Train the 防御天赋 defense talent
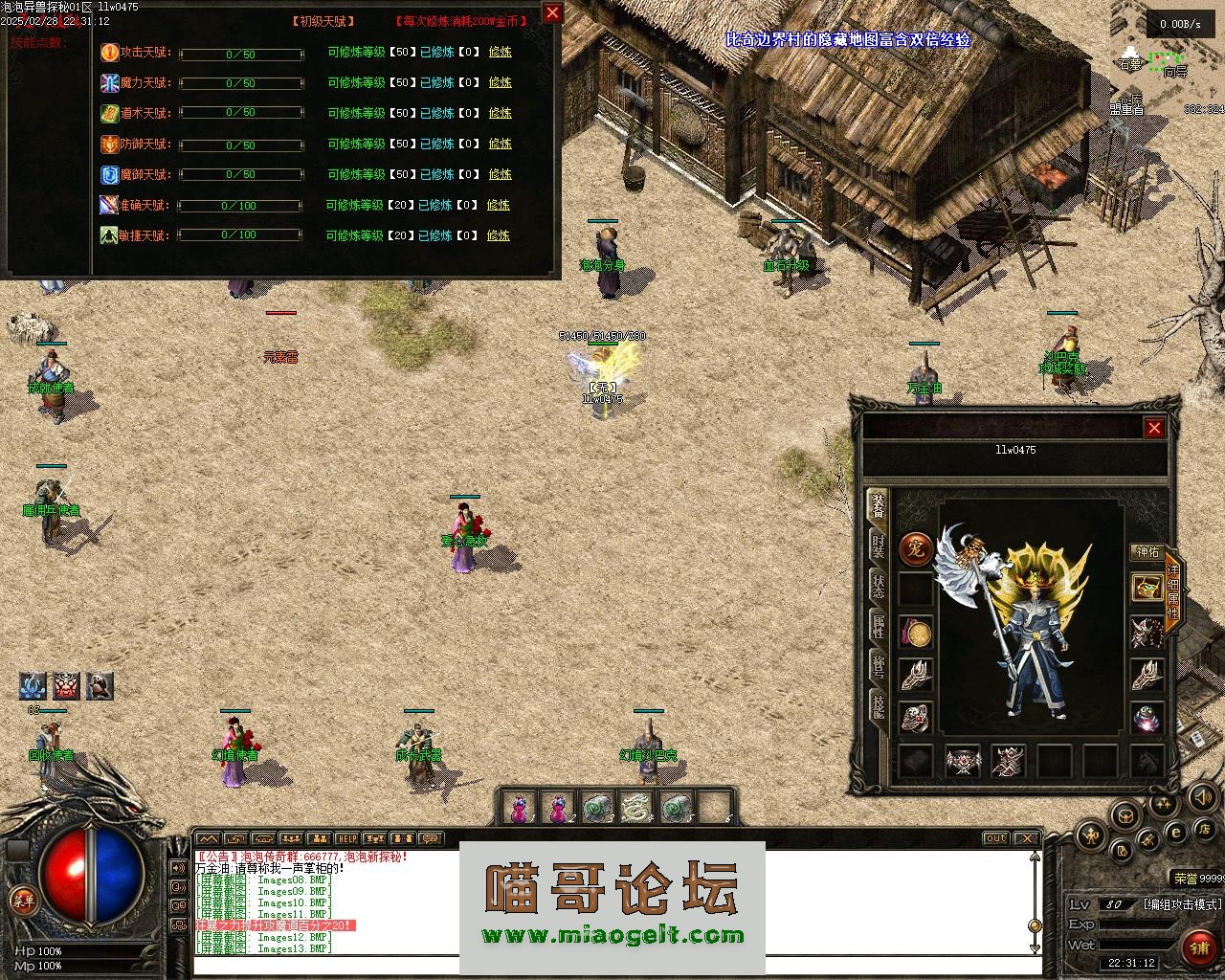Image resolution: width=1225 pixels, height=980 pixels. coord(500,144)
